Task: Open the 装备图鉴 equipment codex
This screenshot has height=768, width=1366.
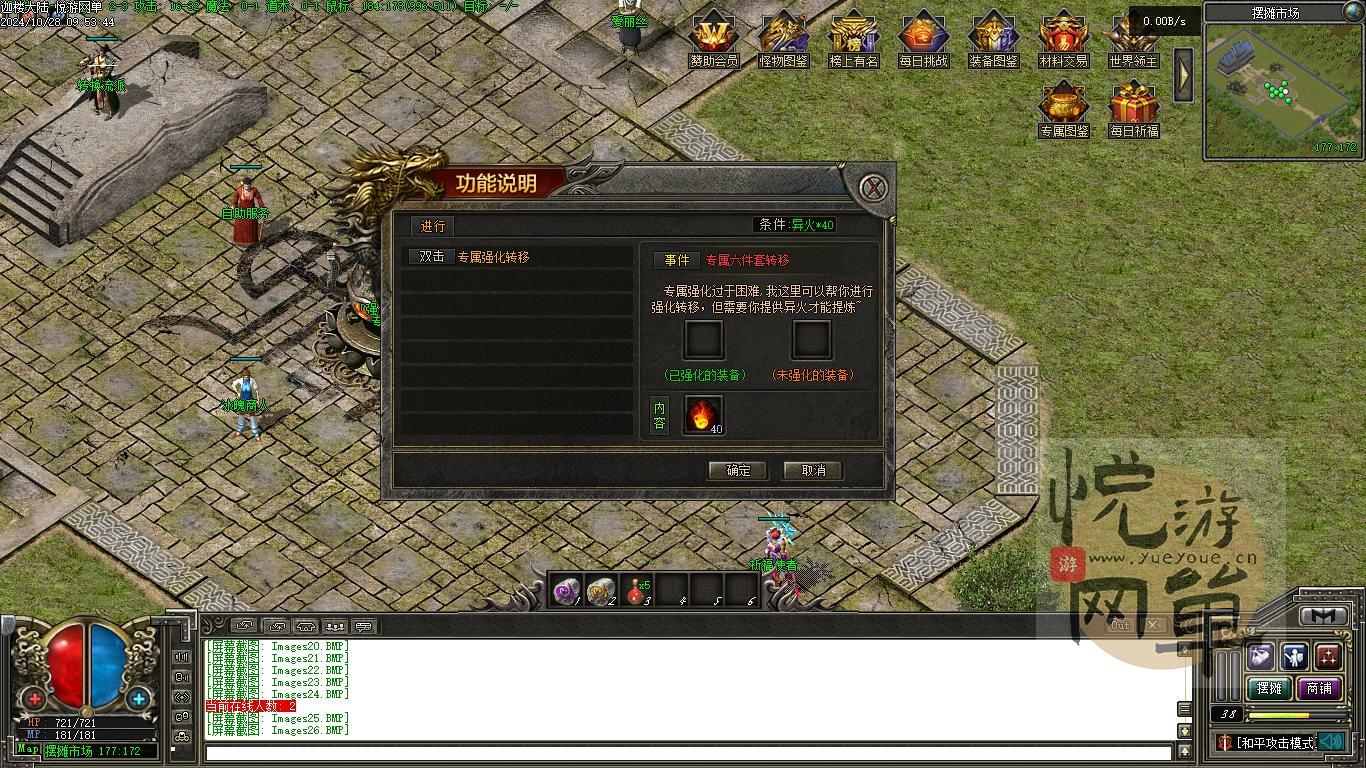Action: tap(993, 36)
